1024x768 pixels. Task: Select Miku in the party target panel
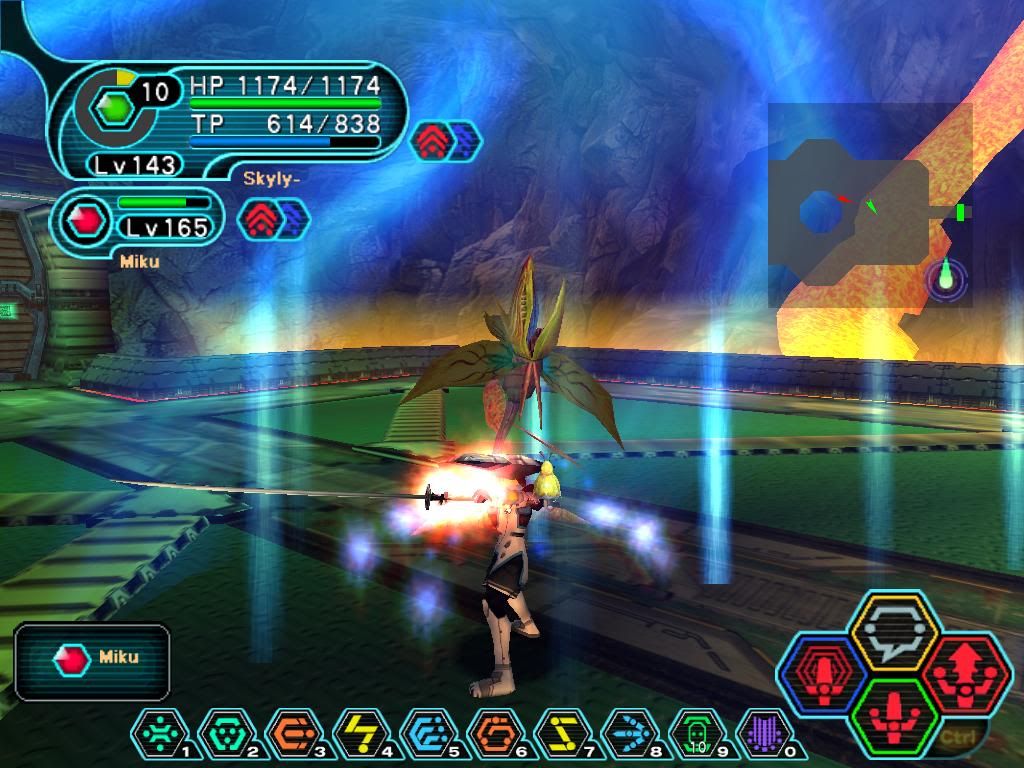point(92,659)
